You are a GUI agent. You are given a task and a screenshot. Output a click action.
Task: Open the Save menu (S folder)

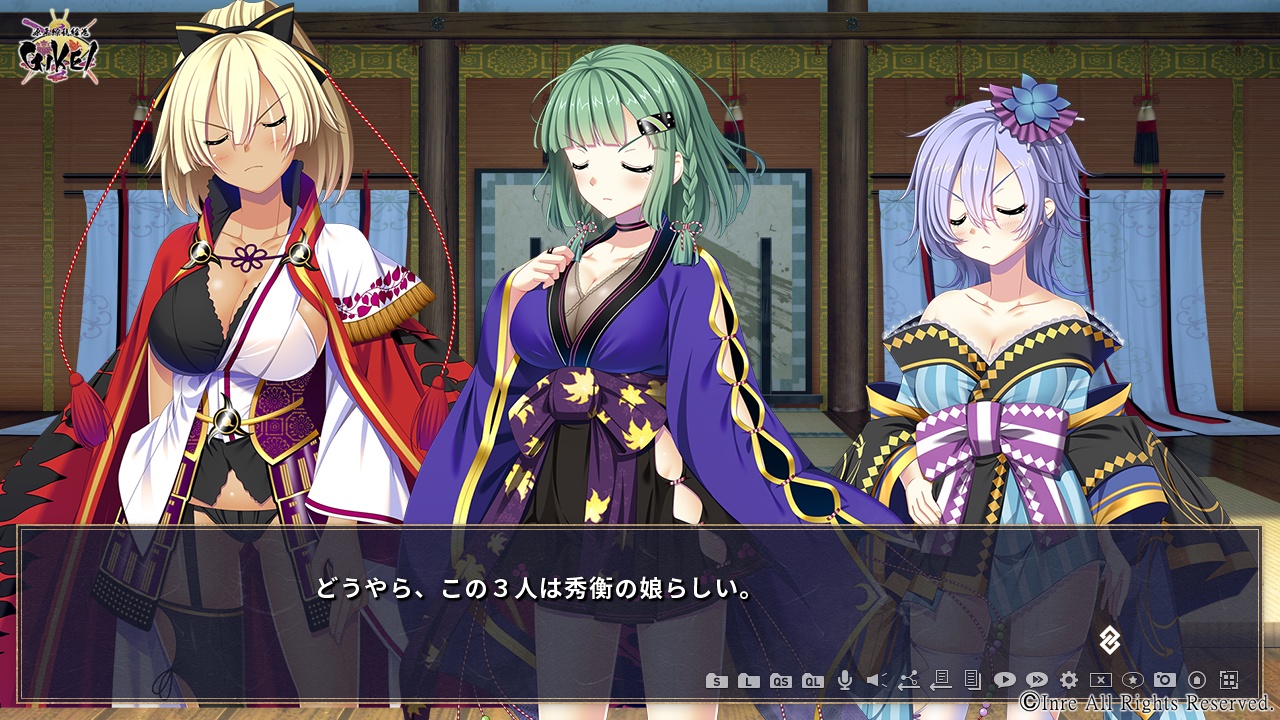[716, 681]
